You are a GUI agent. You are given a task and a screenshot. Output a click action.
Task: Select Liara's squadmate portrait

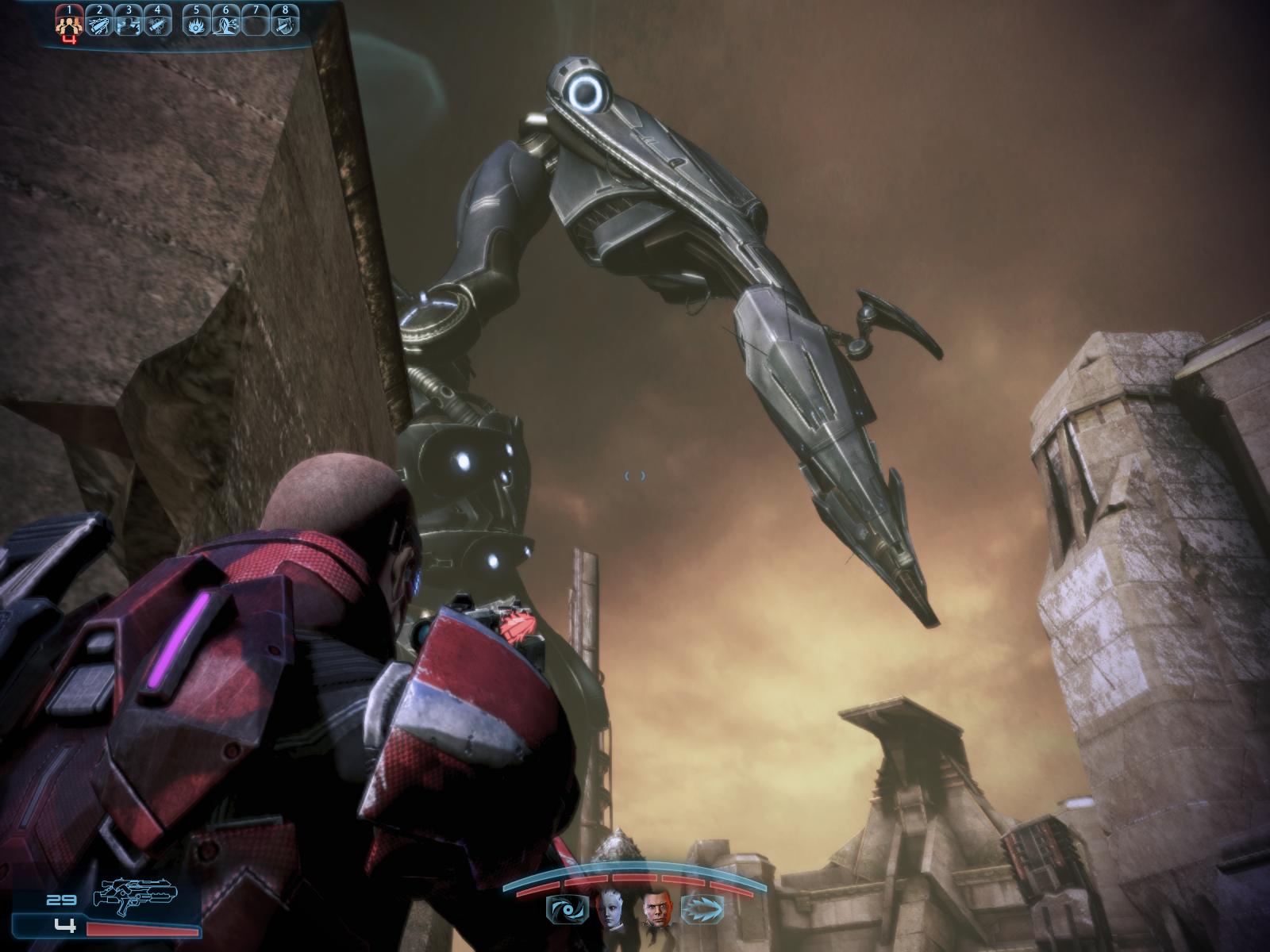(612, 909)
